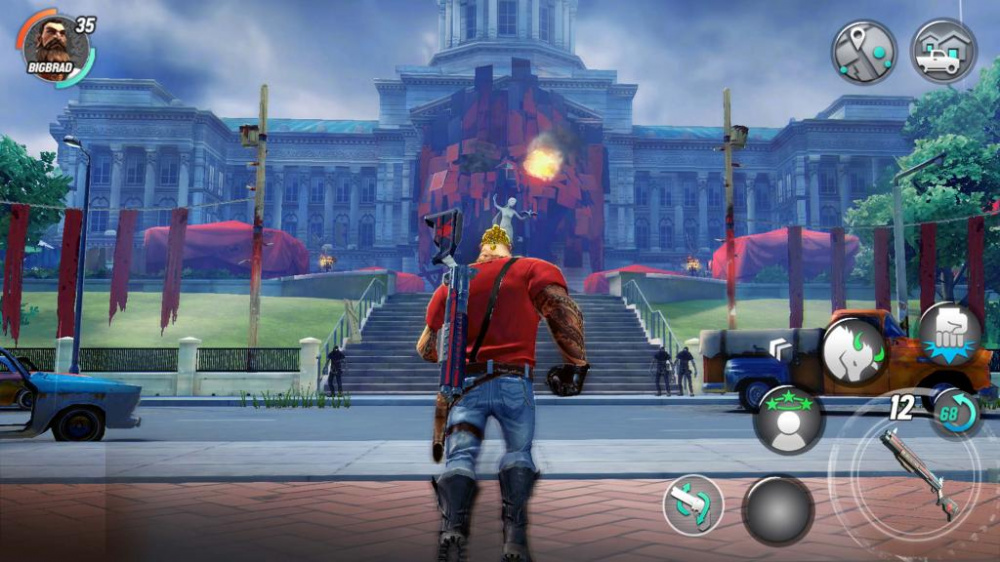The height and width of the screenshot is (562, 1000).
Task: Tap the plain grey round action button
Action: pyautogui.click(x=777, y=510)
